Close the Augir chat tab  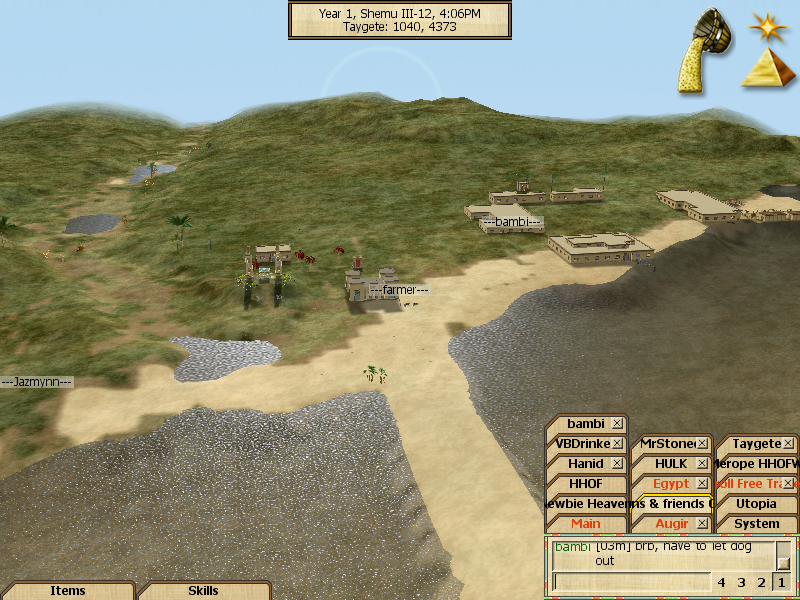(x=703, y=524)
